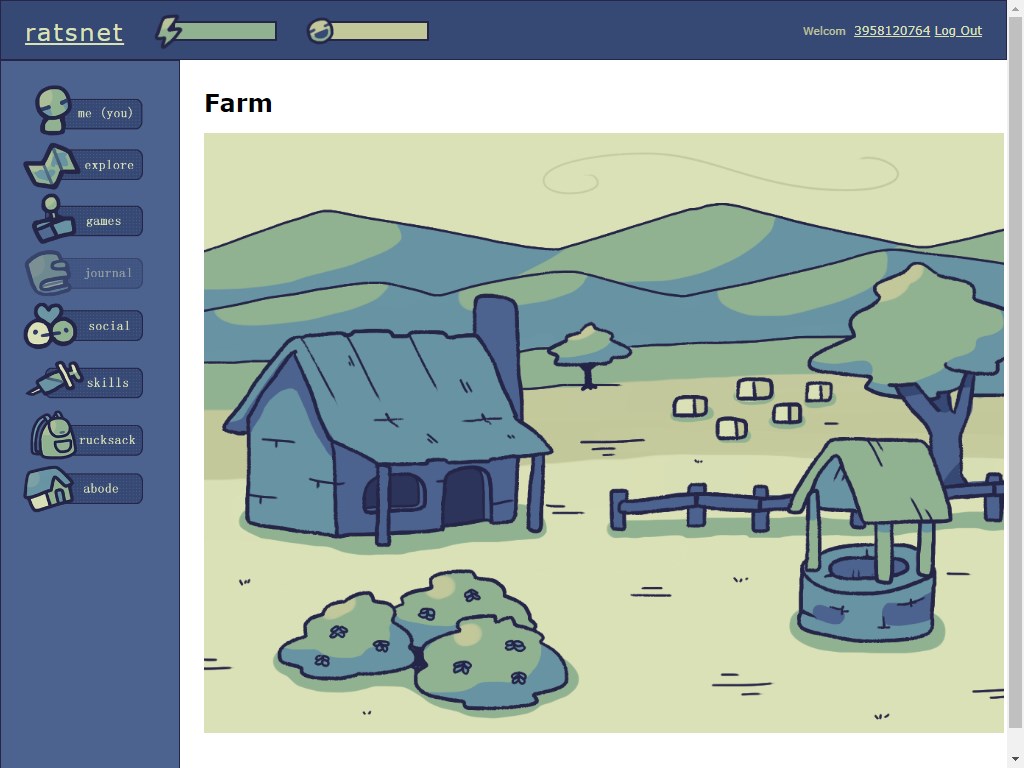Image resolution: width=1024 pixels, height=768 pixels.
Task: Click the username 3958120764 link
Action: 891,31
